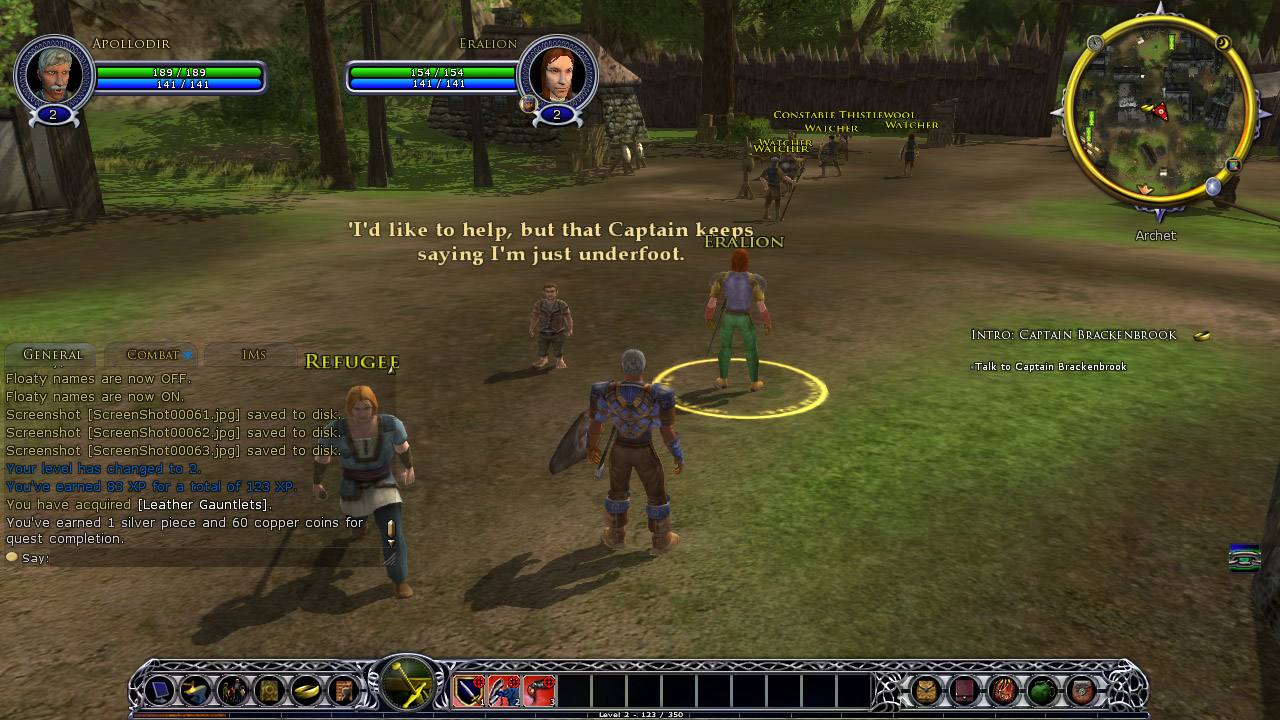Image resolution: width=1280 pixels, height=720 pixels.
Task: Switch to the Combat chat tab
Action: (153, 355)
